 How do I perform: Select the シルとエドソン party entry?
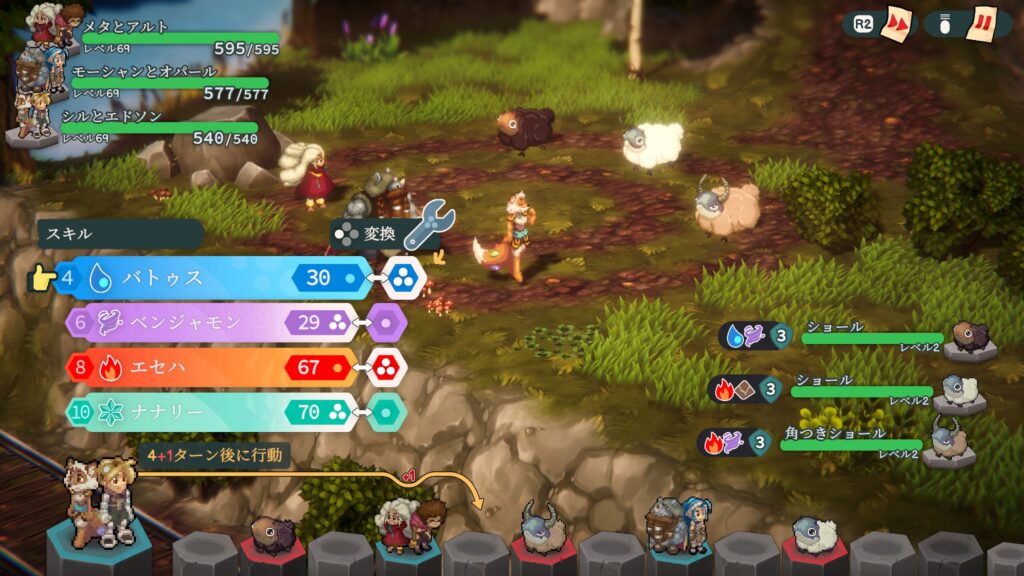pos(150,125)
